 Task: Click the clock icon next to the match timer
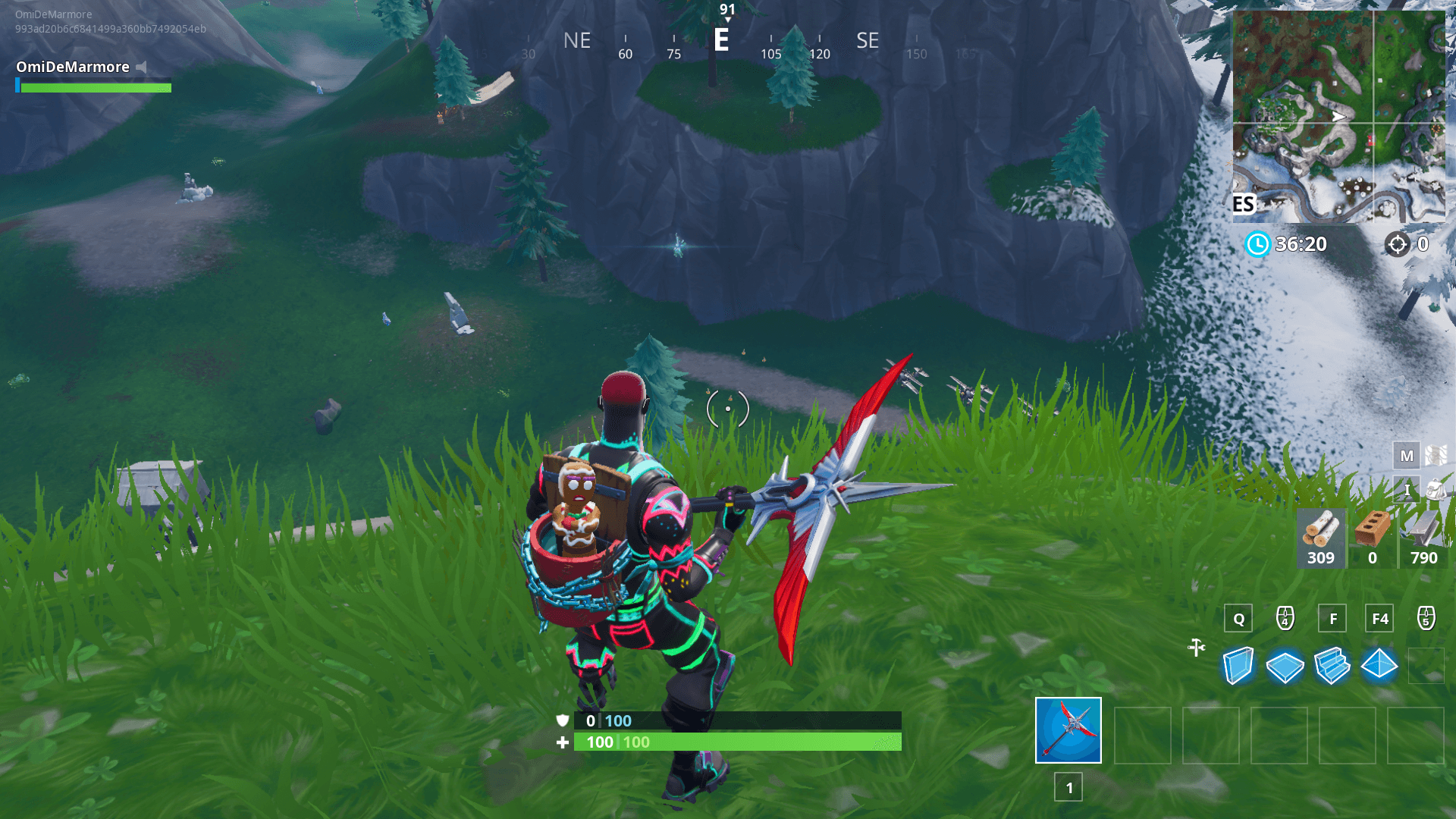[x=1257, y=244]
